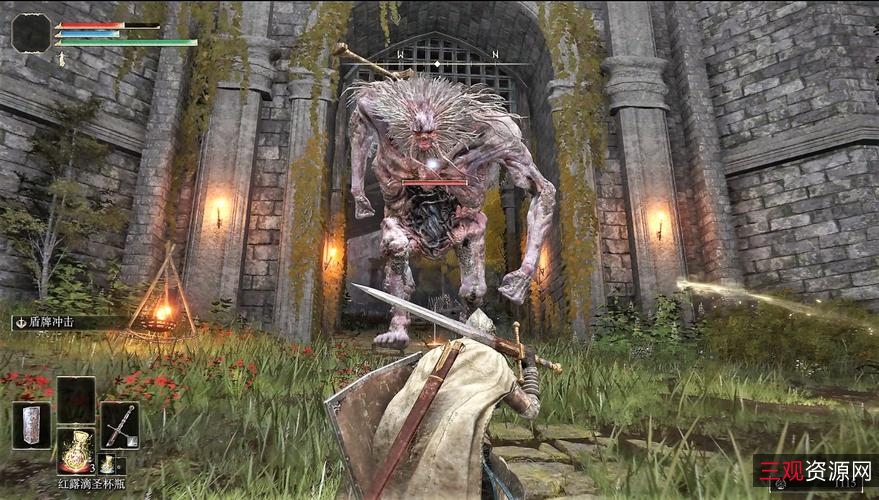Click the octagonal status frame beside the bars

click(x=31, y=33)
